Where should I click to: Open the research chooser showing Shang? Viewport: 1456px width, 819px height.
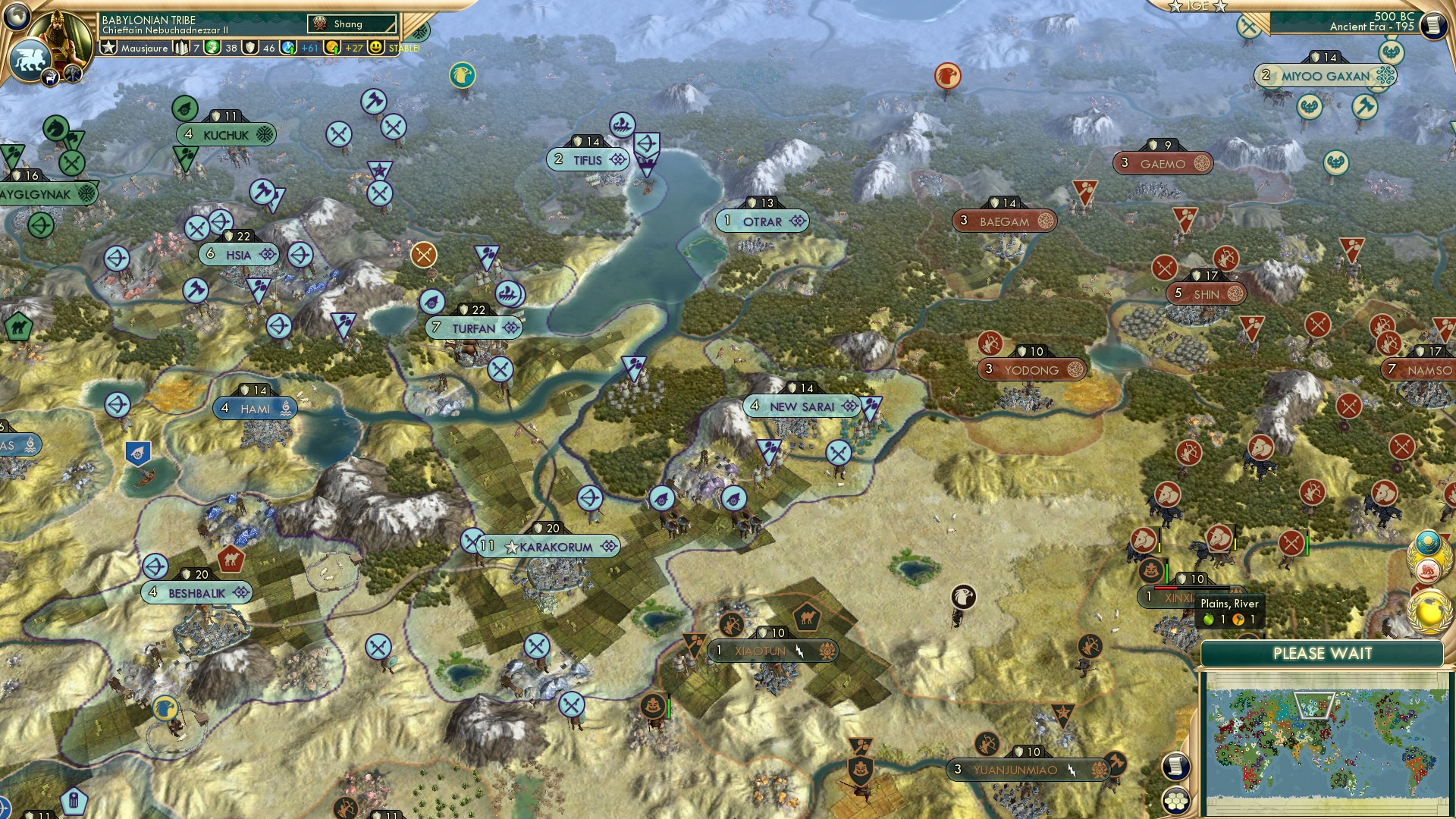click(350, 24)
